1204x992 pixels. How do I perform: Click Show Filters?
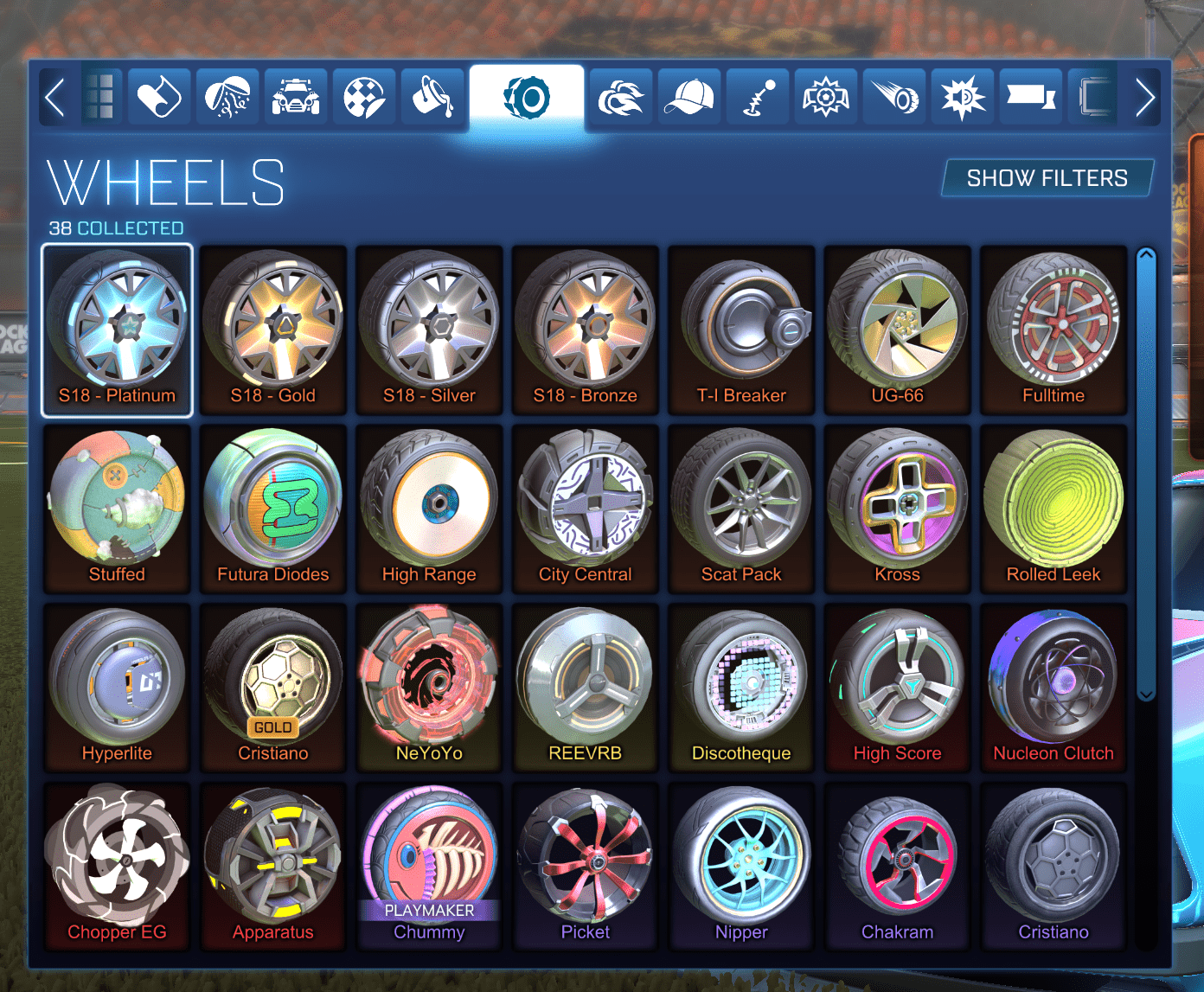coord(1047,178)
